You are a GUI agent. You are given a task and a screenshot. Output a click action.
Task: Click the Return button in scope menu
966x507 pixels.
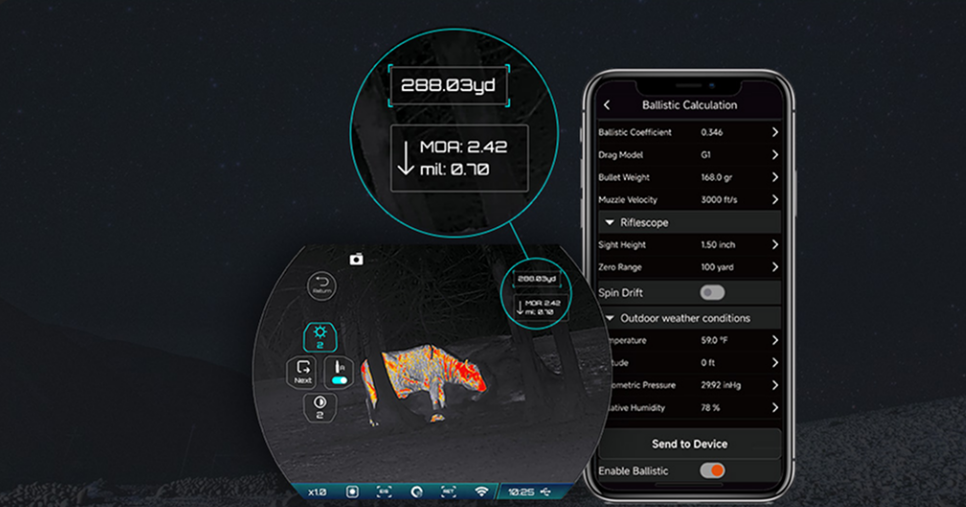coord(322,285)
